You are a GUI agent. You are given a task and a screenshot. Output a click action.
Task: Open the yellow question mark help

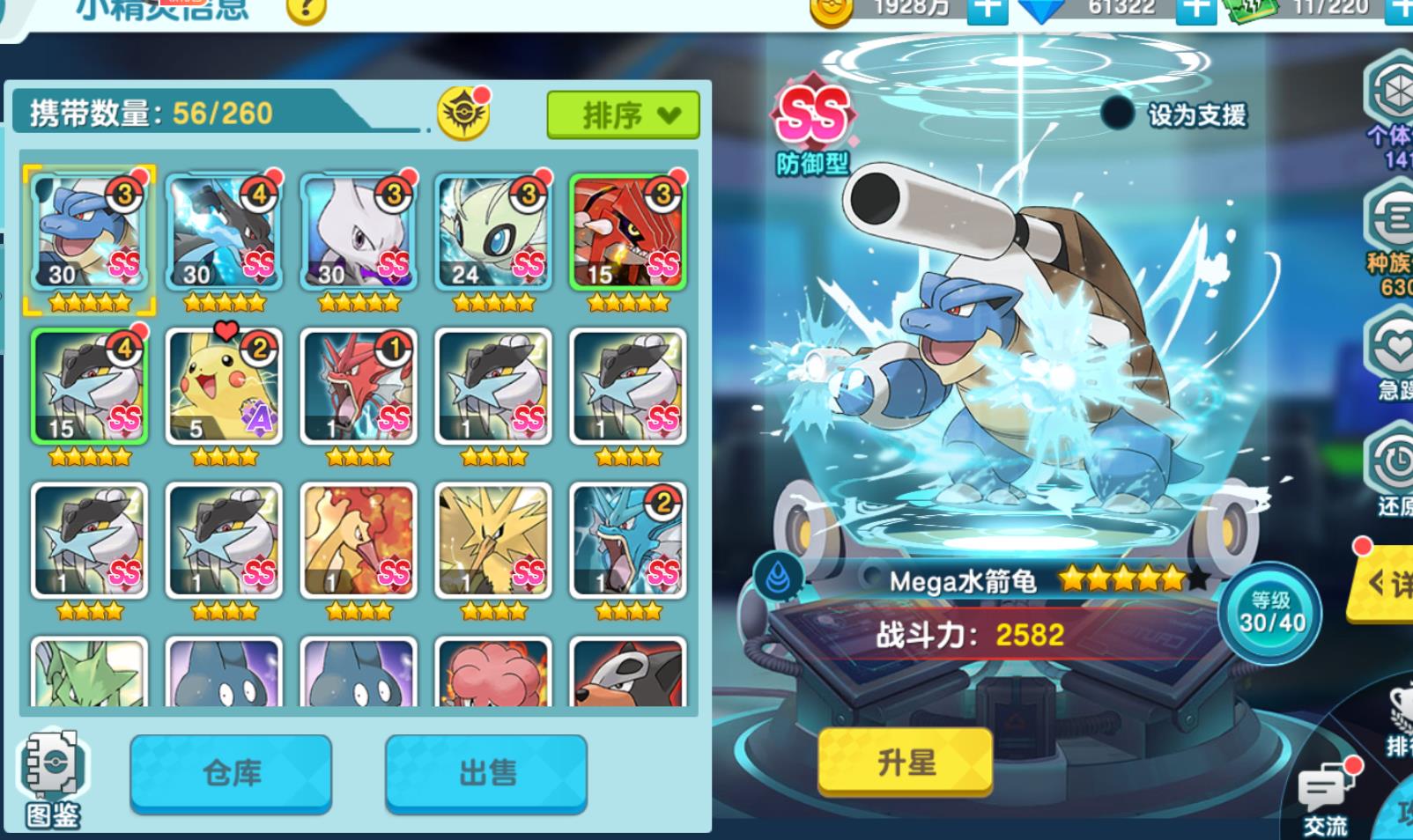tap(307, 11)
